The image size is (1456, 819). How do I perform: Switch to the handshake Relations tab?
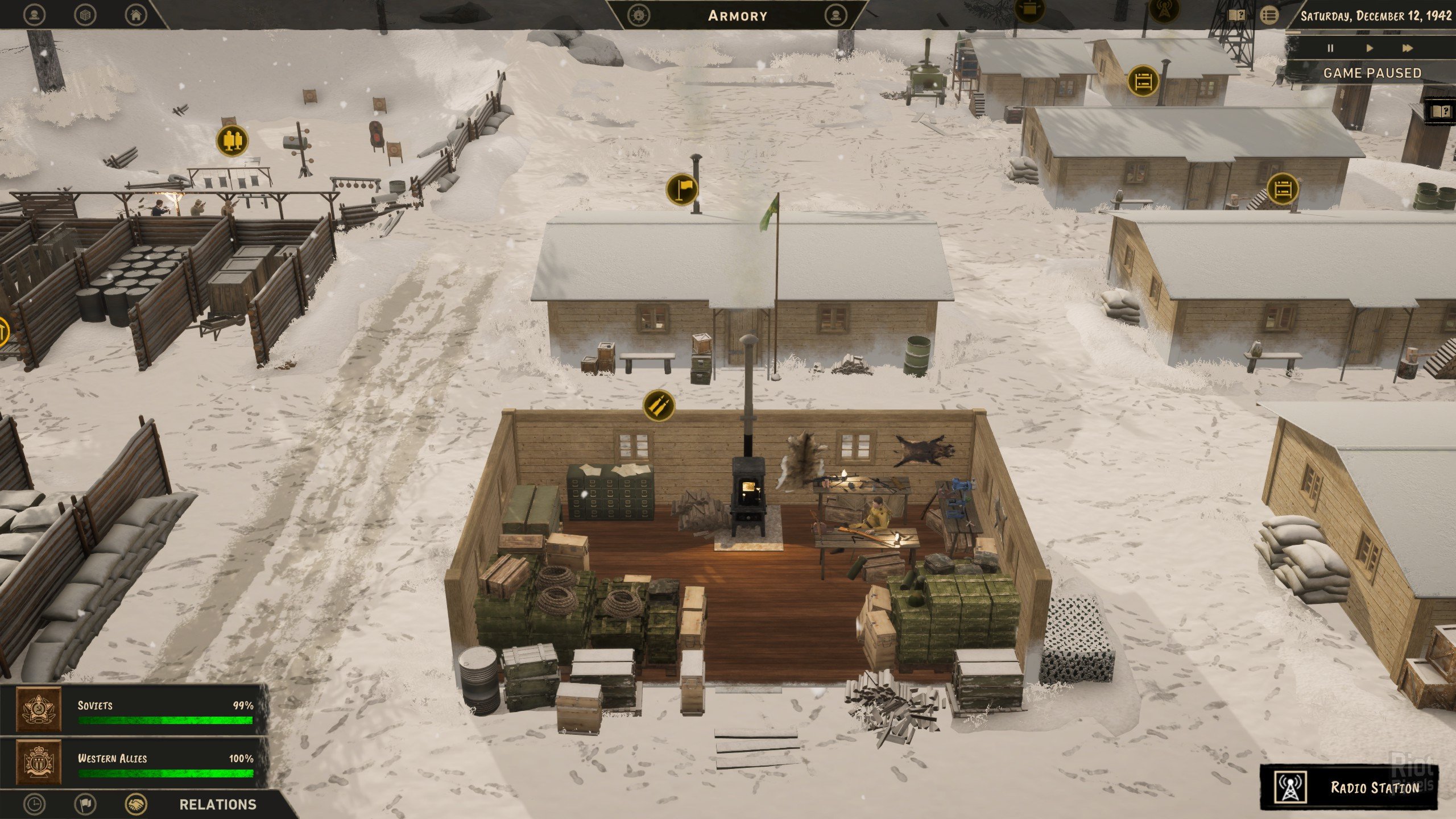[136, 804]
